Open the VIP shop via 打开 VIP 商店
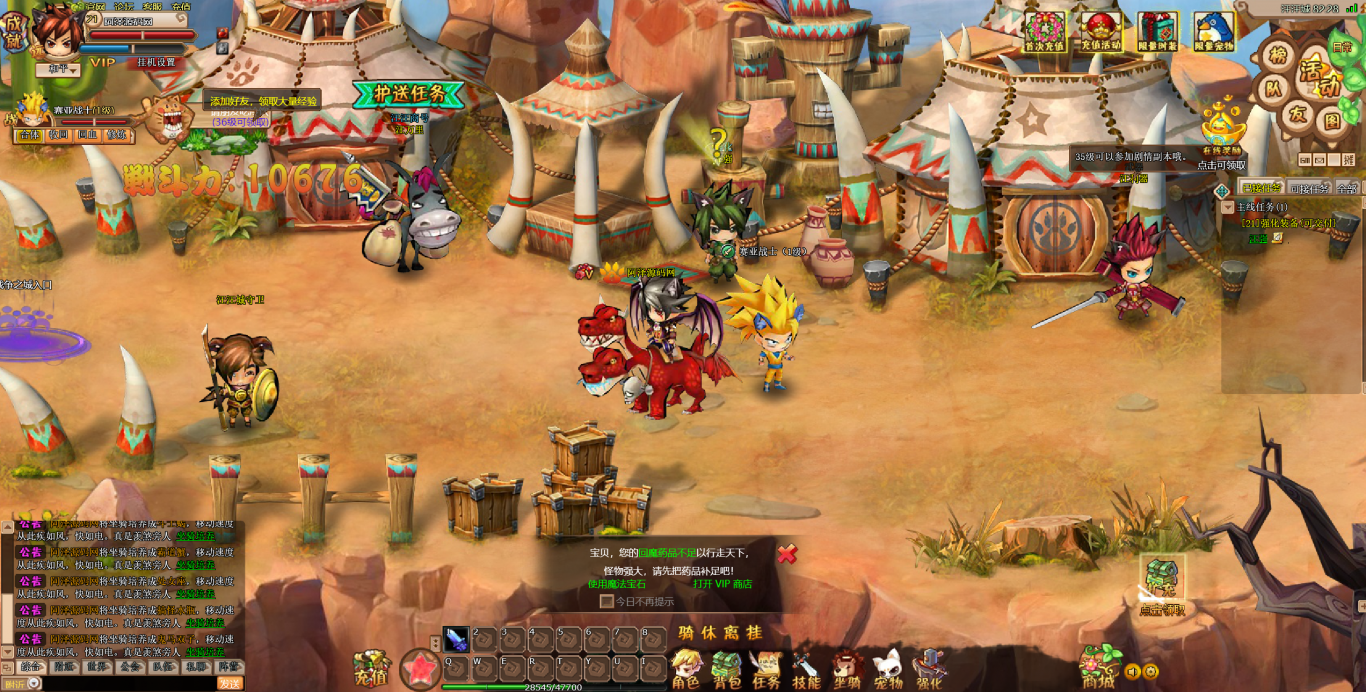 click(722, 584)
